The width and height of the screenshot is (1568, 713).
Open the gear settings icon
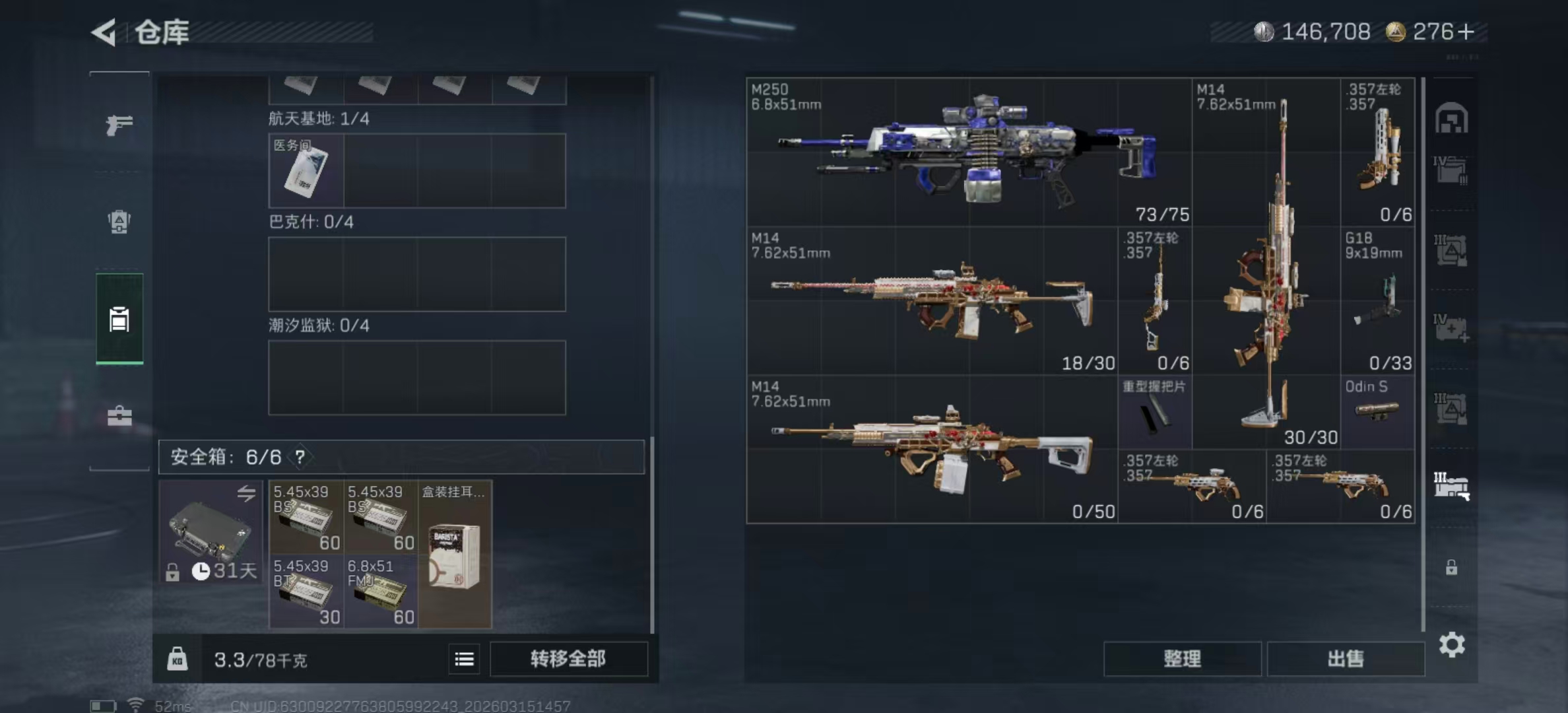point(1452,644)
